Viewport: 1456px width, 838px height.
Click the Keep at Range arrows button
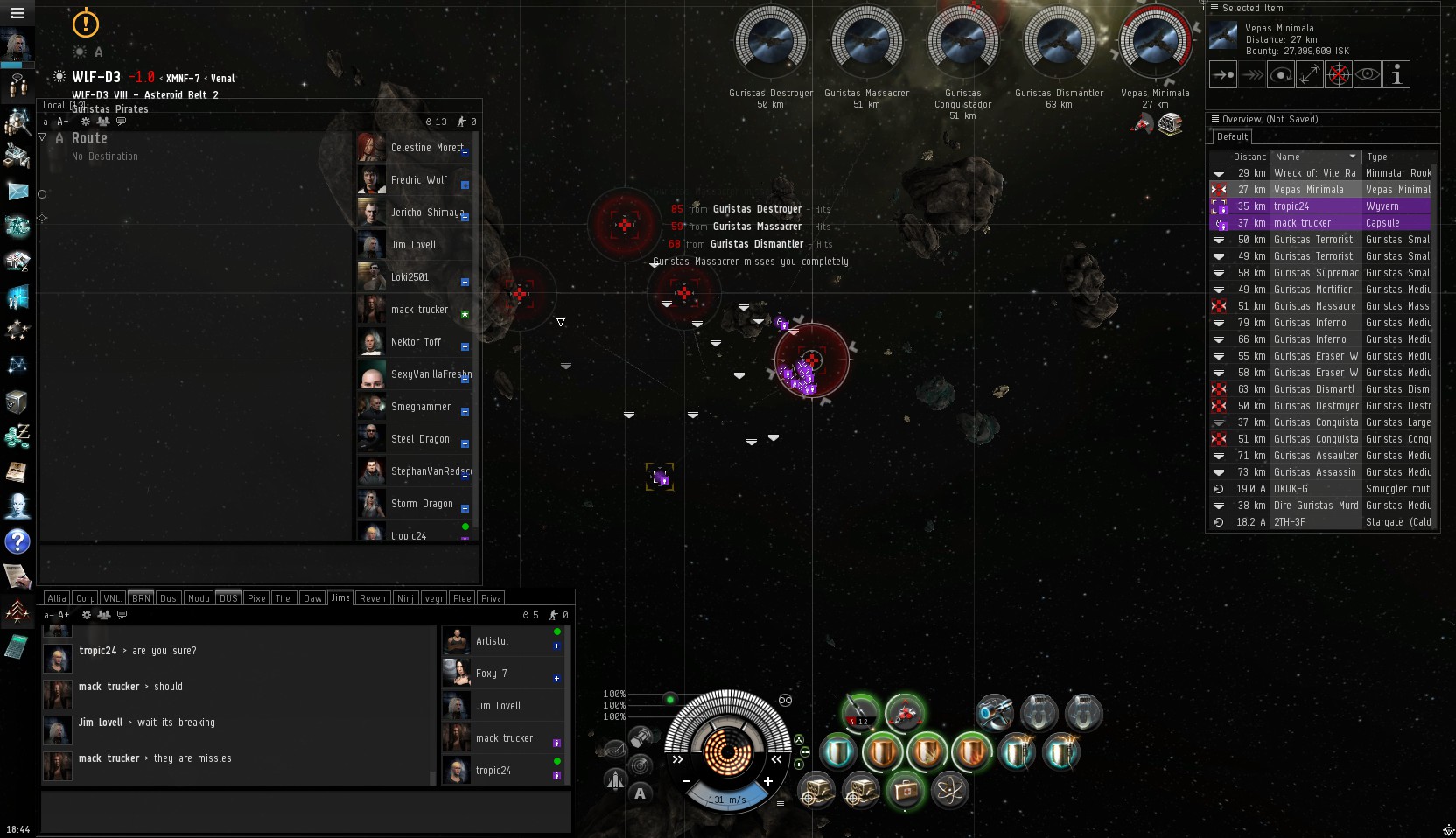pos(1310,75)
